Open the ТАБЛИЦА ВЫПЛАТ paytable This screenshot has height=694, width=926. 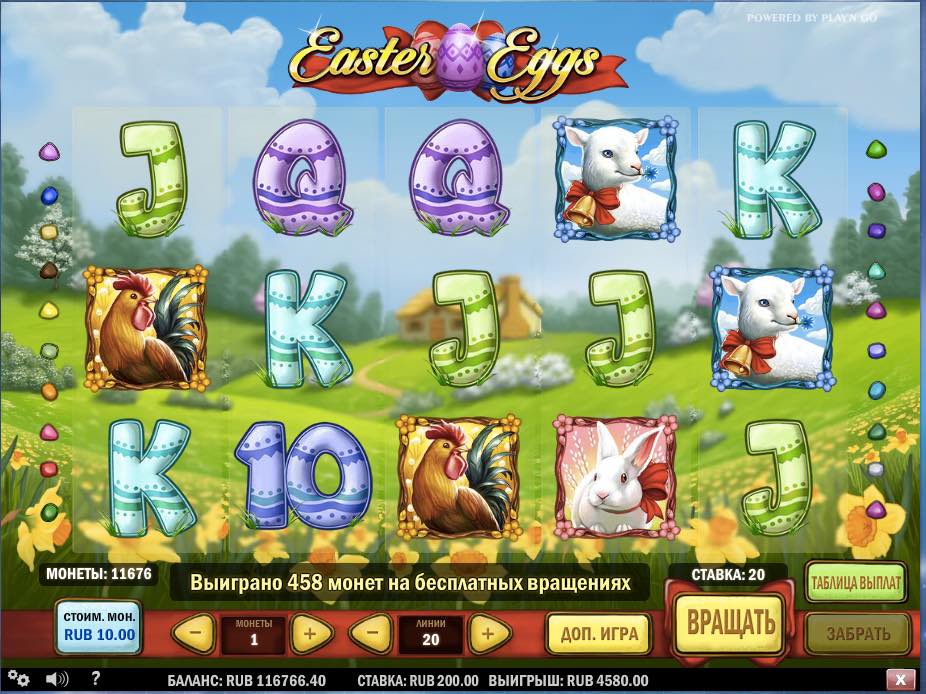(856, 583)
